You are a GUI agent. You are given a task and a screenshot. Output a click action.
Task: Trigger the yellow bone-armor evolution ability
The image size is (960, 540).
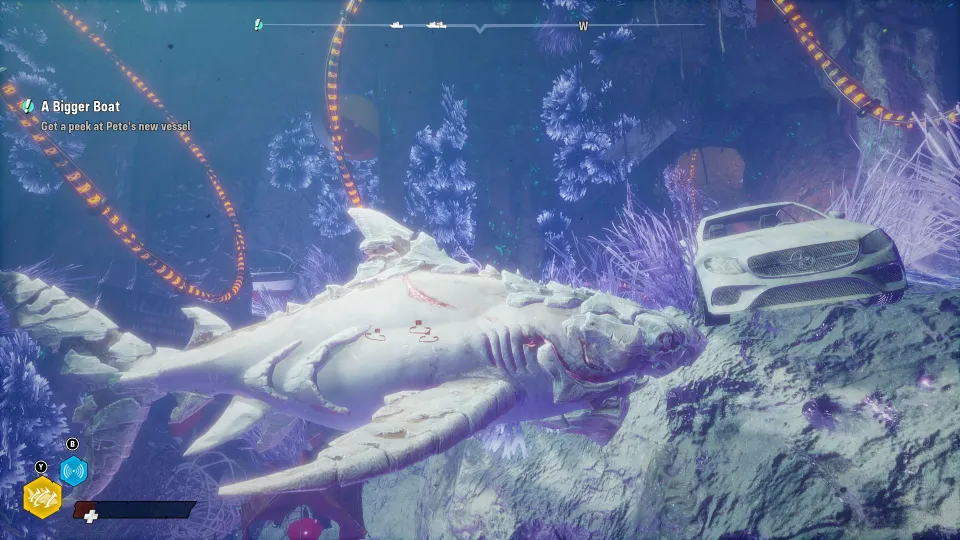pyautogui.click(x=42, y=494)
